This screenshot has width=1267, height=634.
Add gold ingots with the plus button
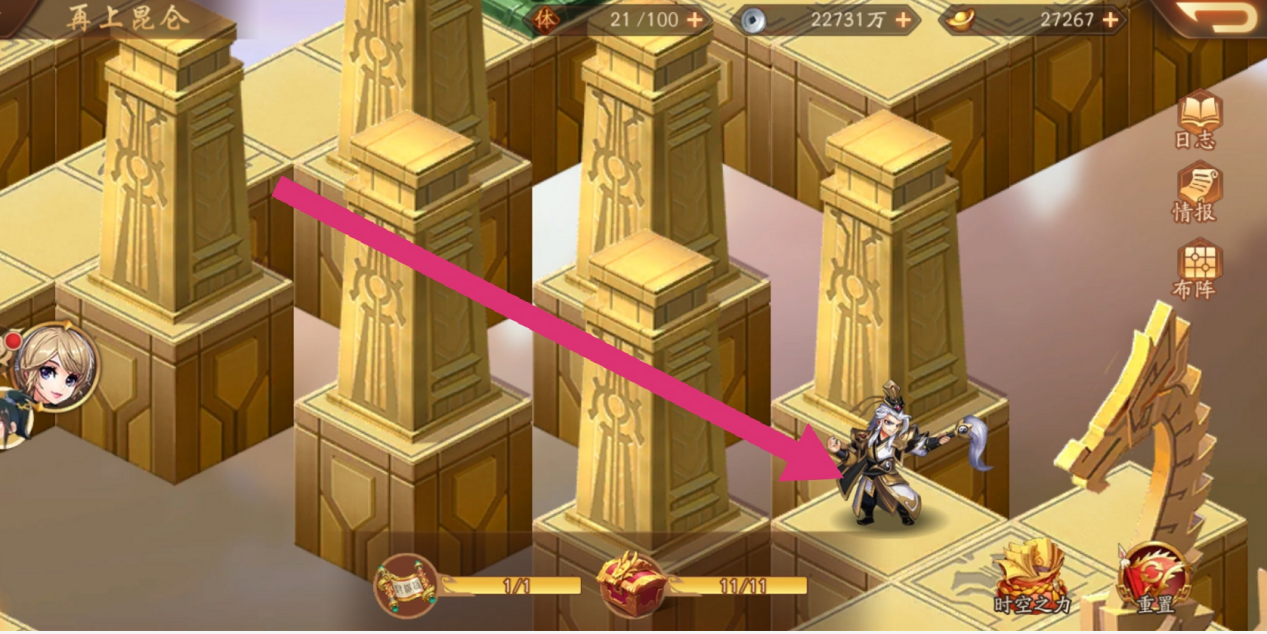pos(1110,19)
